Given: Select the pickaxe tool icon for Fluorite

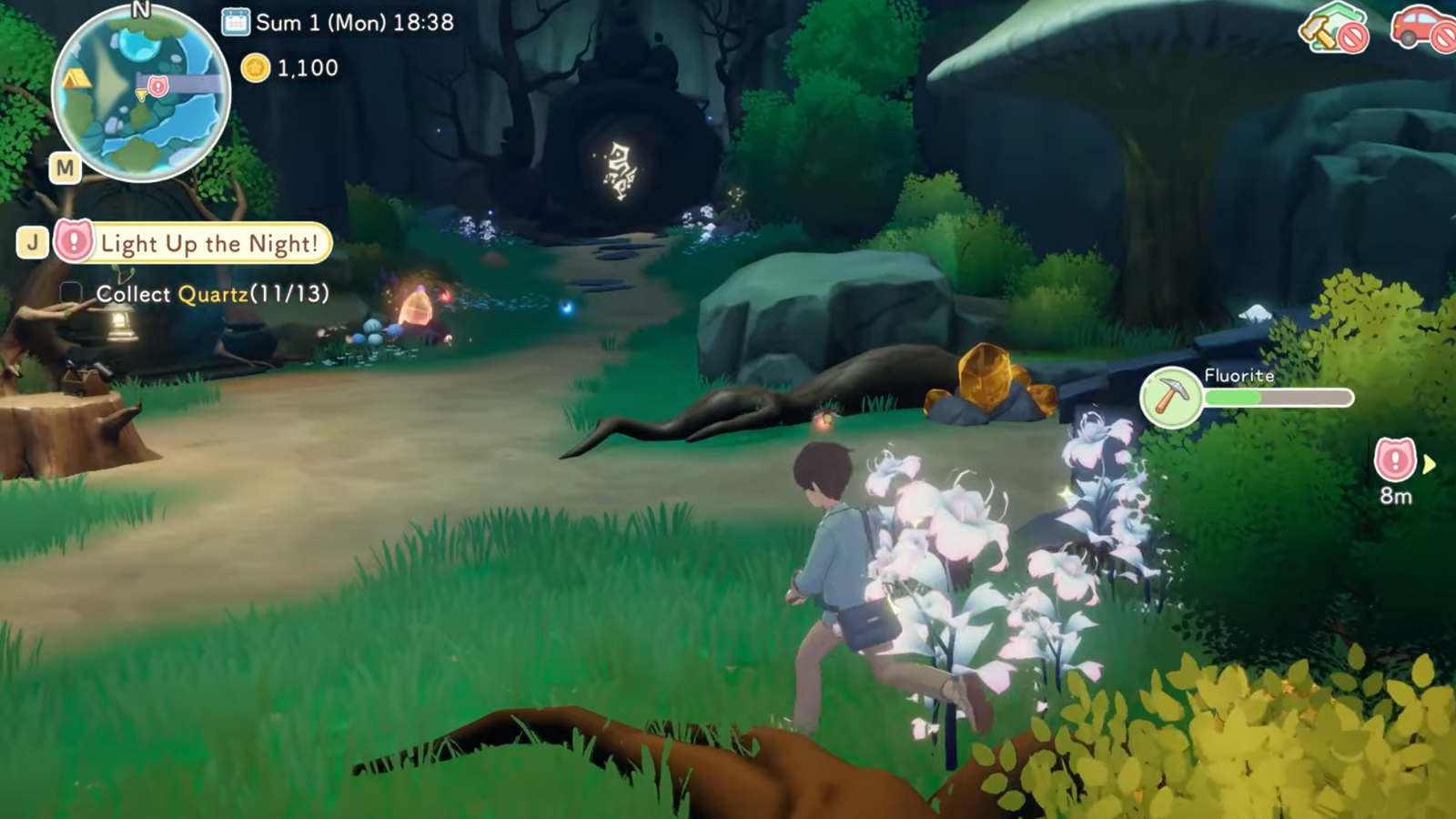Looking at the screenshot, I should tap(1170, 397).
